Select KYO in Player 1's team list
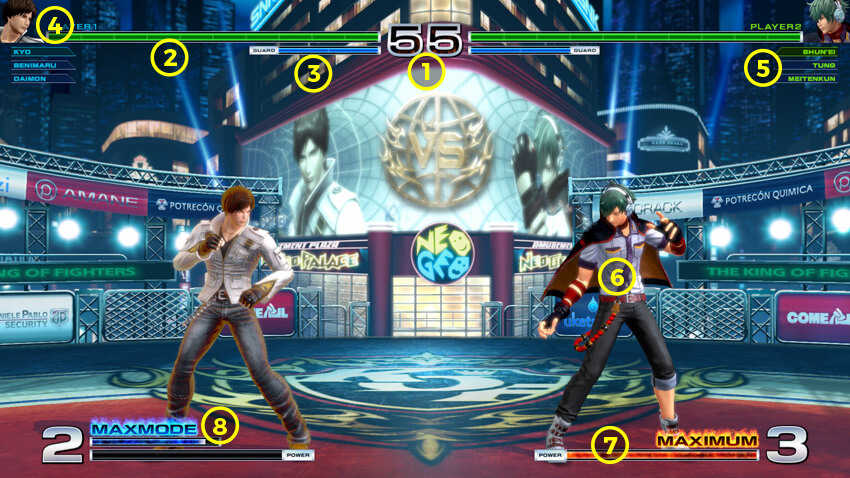The image size is (850, 478). pyautogui.click(x=24, y=51)
